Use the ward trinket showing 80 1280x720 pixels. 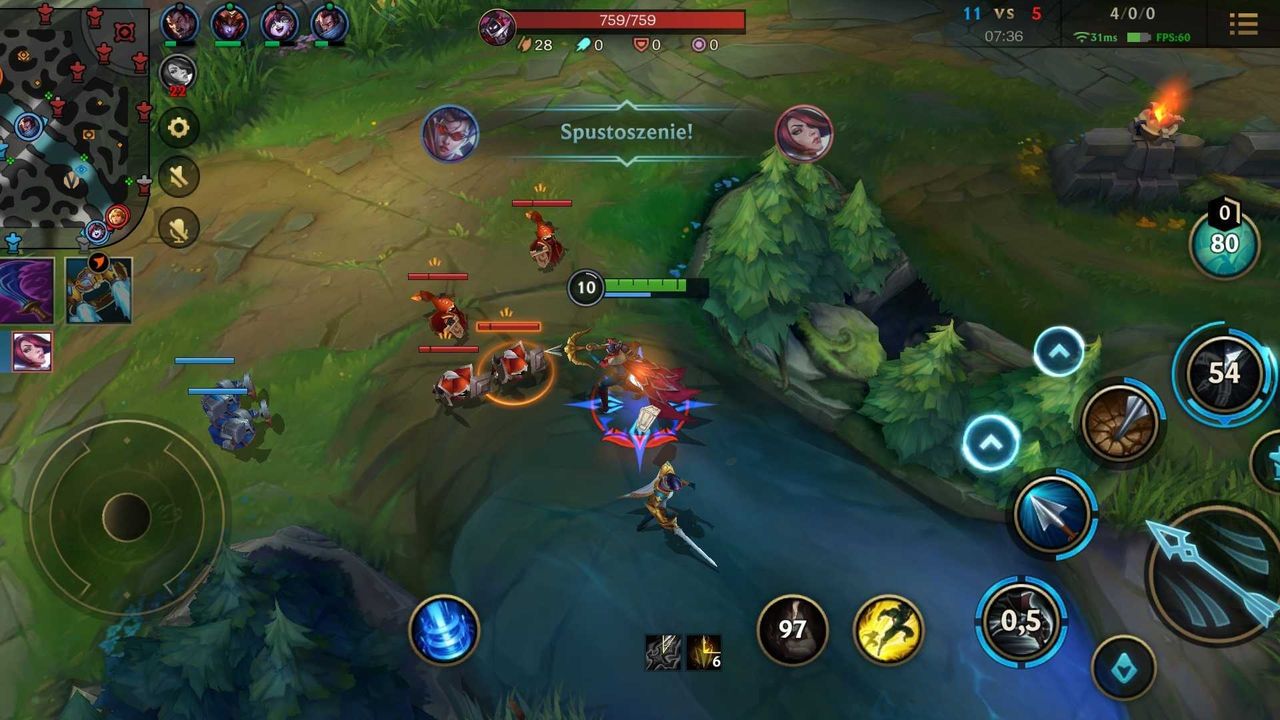1224,243
